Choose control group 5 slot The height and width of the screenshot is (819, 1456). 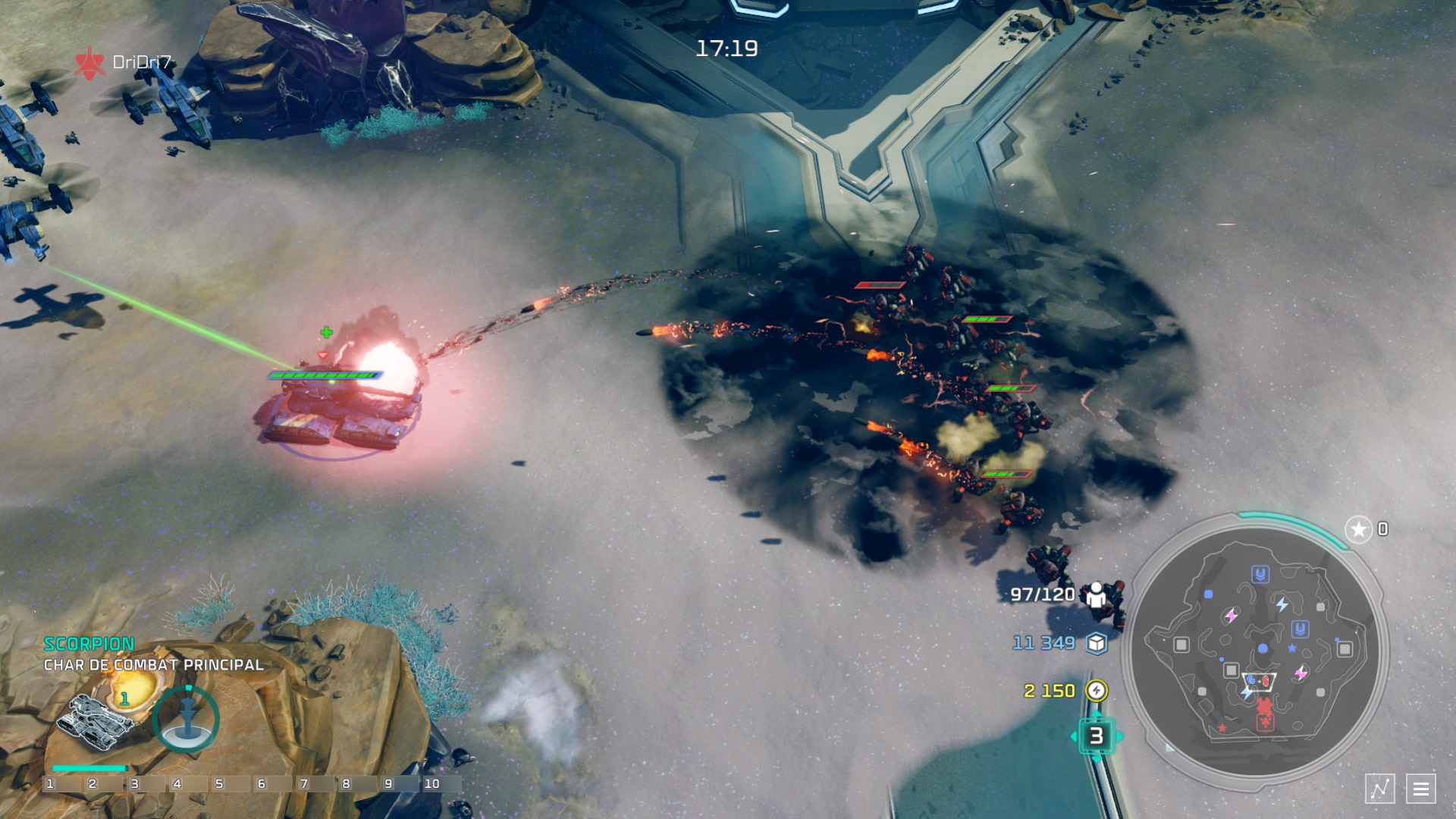(219, 784)
